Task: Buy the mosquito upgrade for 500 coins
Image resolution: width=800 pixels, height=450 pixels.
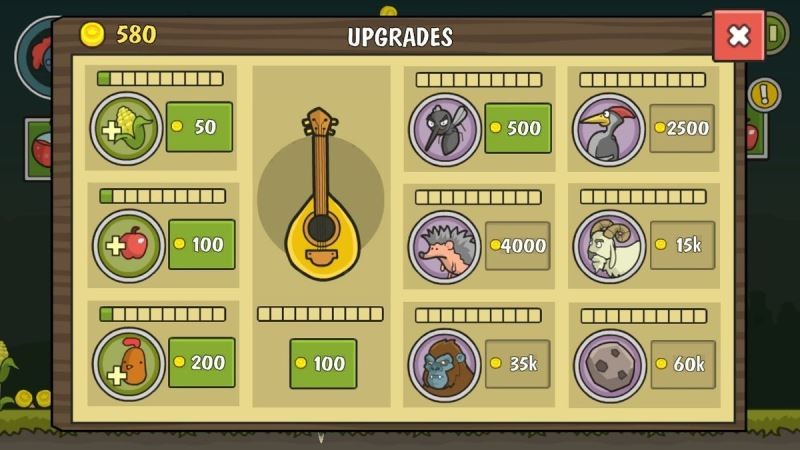Action: [x=518, y=128]
